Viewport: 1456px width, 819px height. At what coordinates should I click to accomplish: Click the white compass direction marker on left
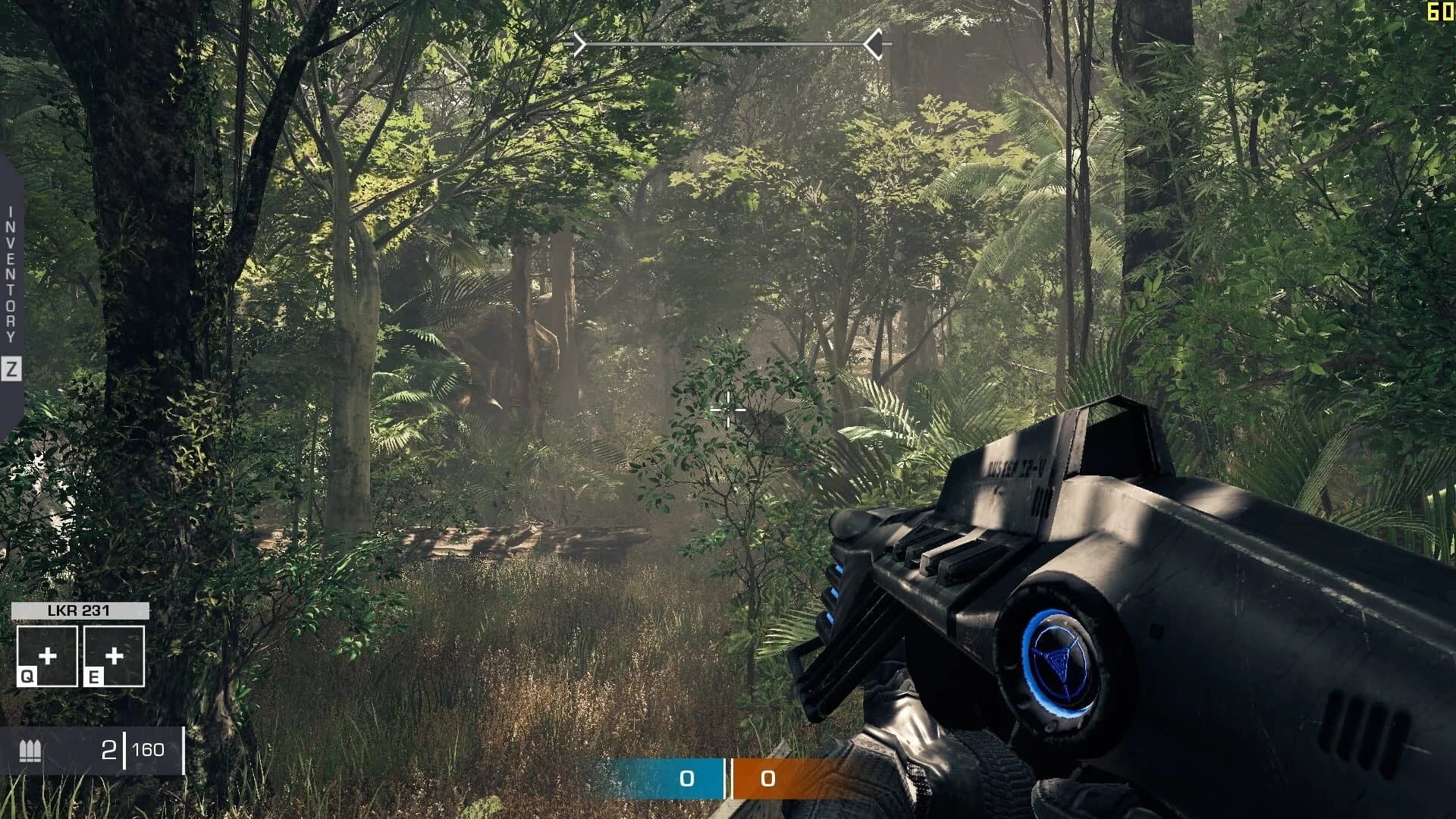coord(580,44)
